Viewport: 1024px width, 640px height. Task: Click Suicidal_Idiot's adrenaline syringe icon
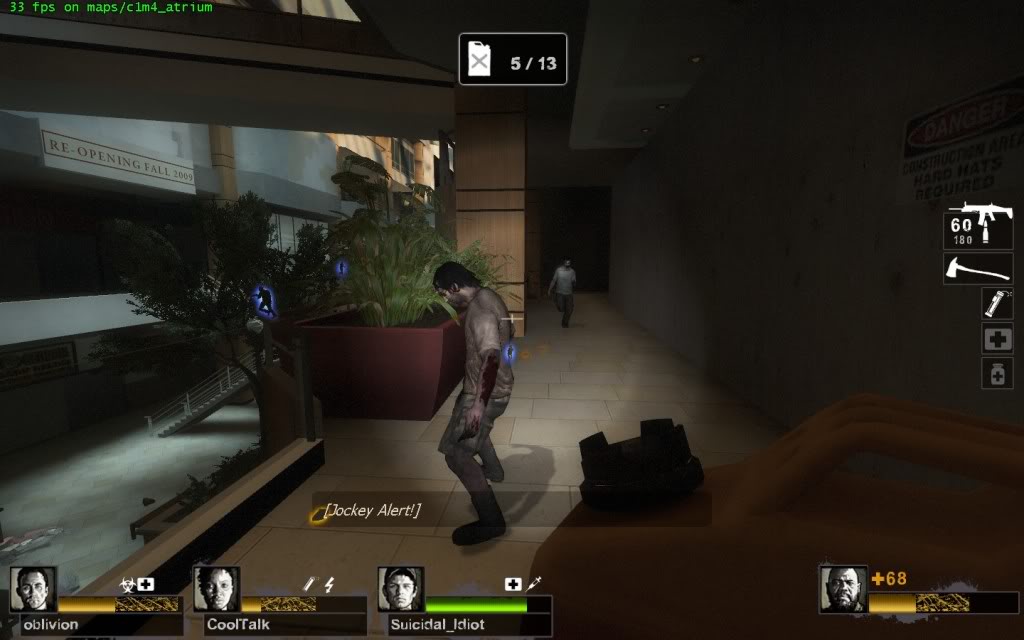point(534,583)
